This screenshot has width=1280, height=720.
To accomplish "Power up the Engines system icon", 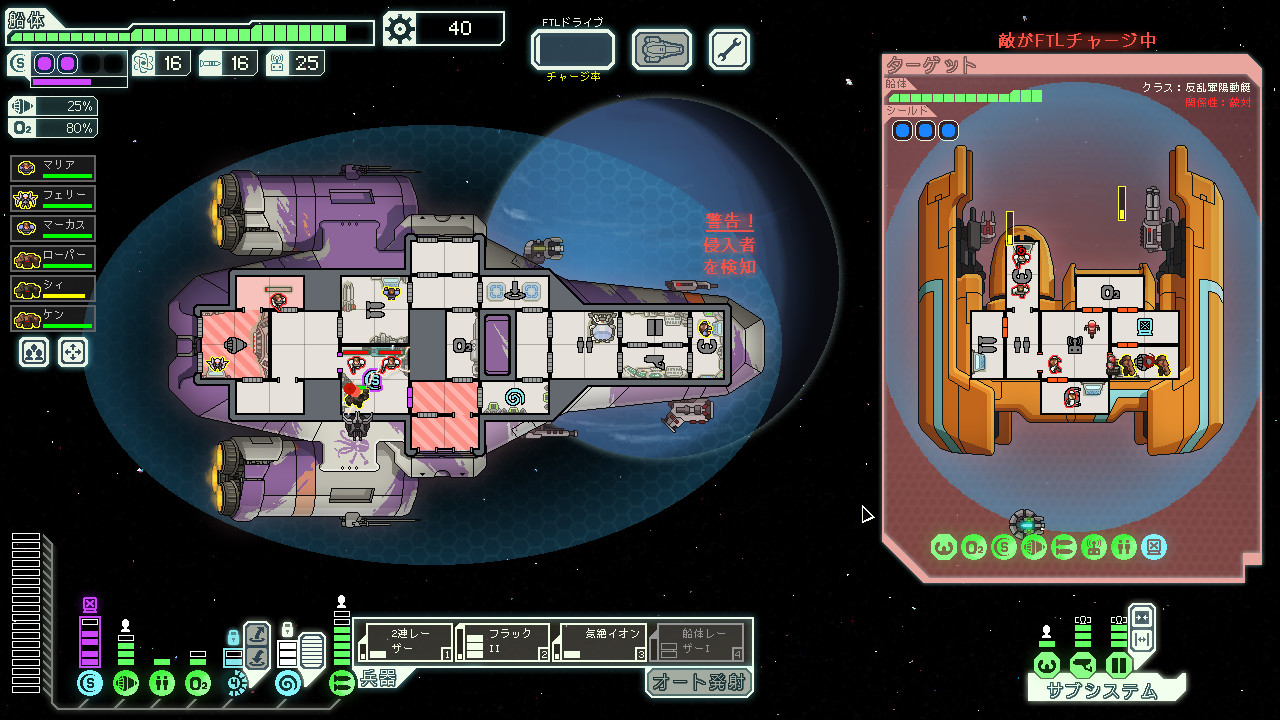I will click(x=126, y=683).
